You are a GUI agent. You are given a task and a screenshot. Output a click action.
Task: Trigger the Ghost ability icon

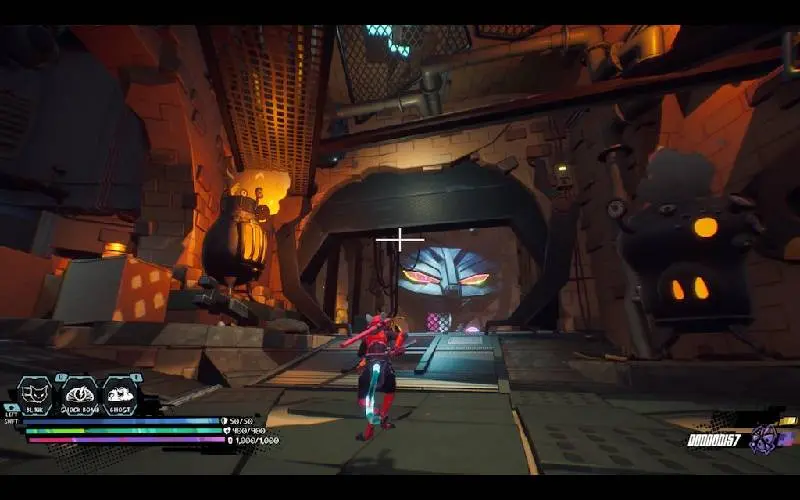pyautogui.click(x=120, y=394)
